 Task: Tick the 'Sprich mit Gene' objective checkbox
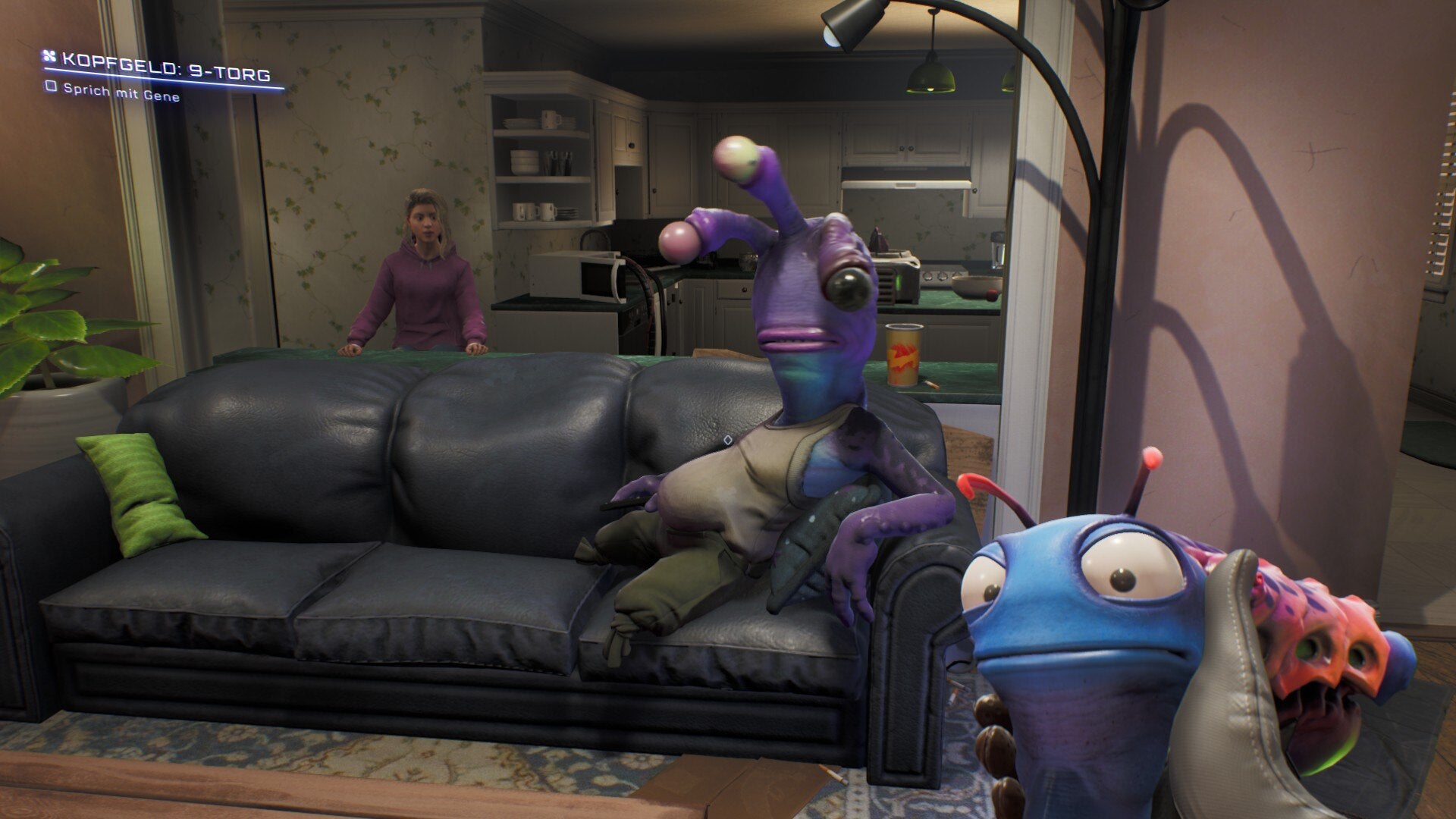pyautogui.click(x=52, y=86)
